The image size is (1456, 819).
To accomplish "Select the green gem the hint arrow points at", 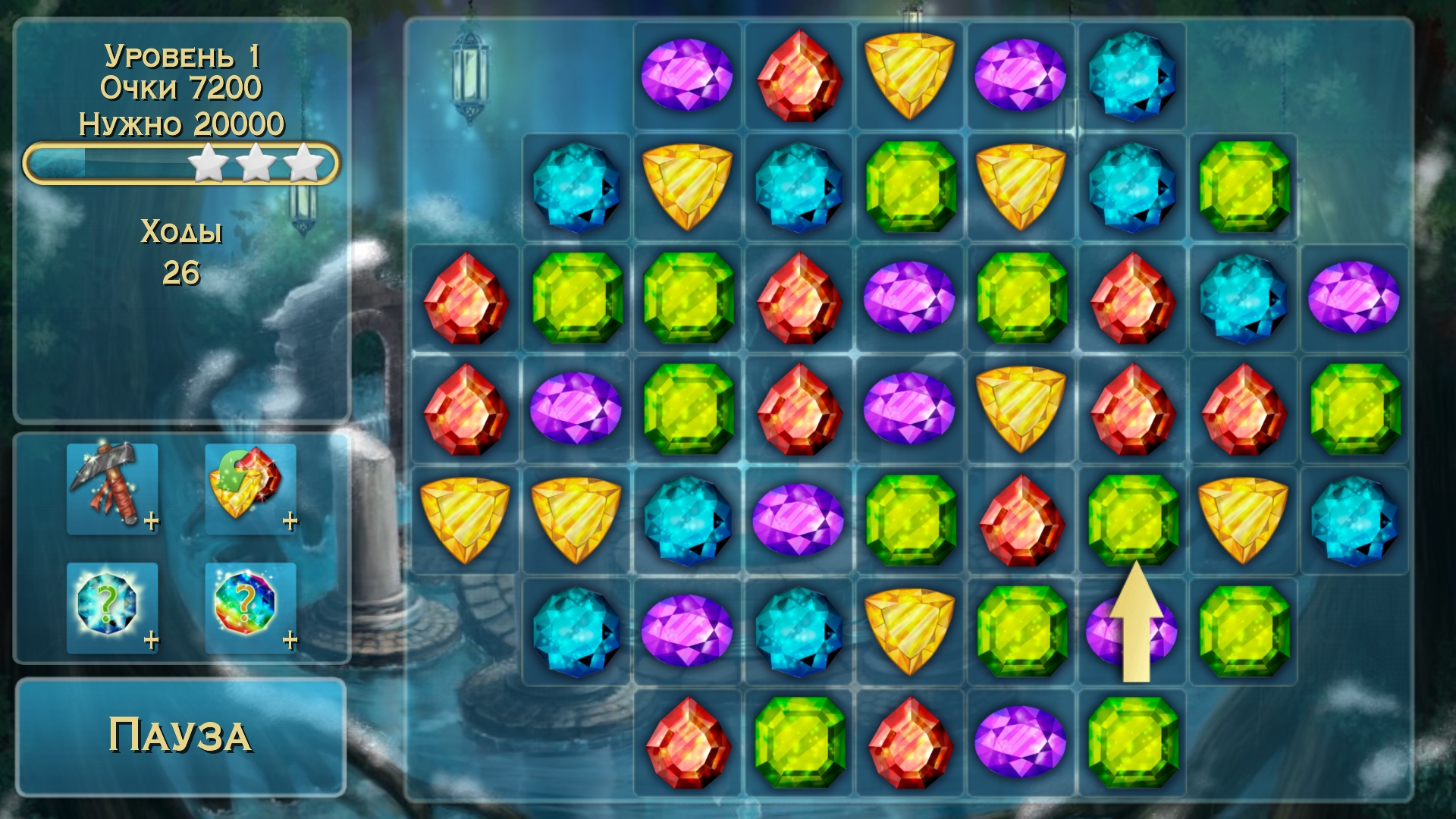I will (x=1131, y=519).
